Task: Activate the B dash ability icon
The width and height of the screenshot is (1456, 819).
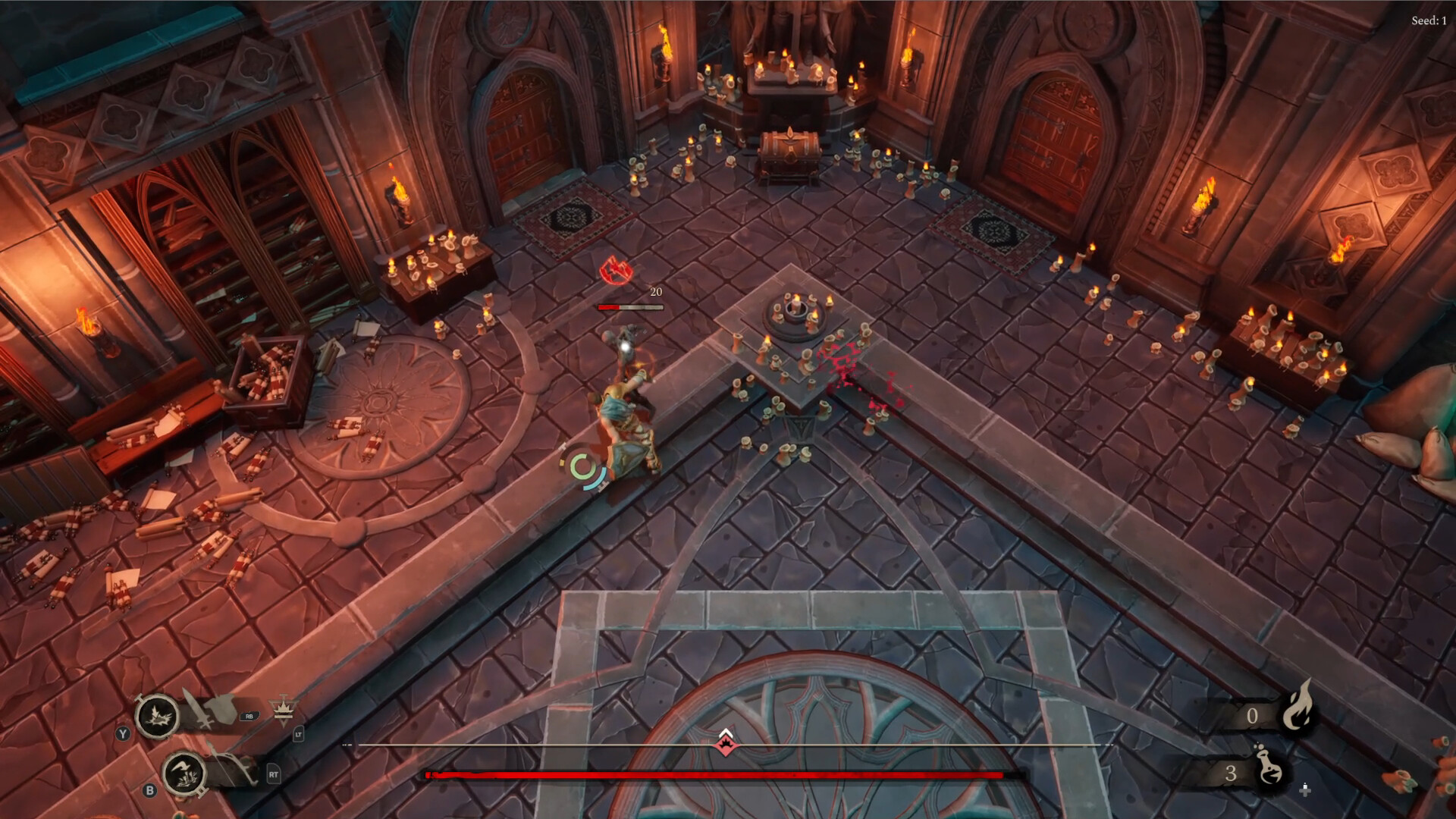Action: click(x=184, y=775)
